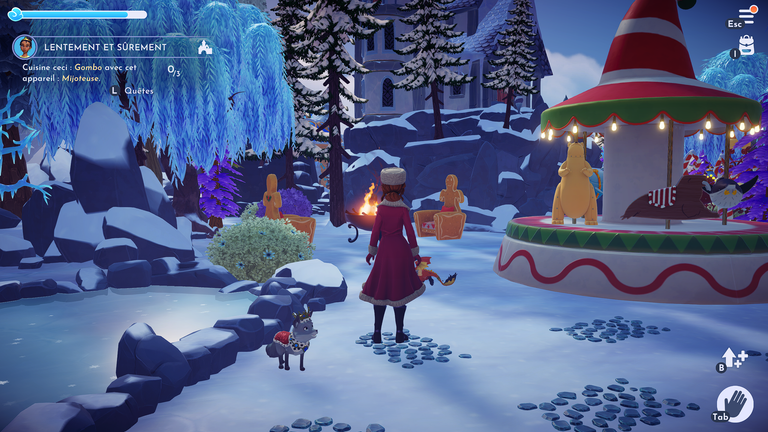This screenshot has height=432, width=768.
Task: Click Tiana's portrait in quest tracker
Action: tap(25, 46)
